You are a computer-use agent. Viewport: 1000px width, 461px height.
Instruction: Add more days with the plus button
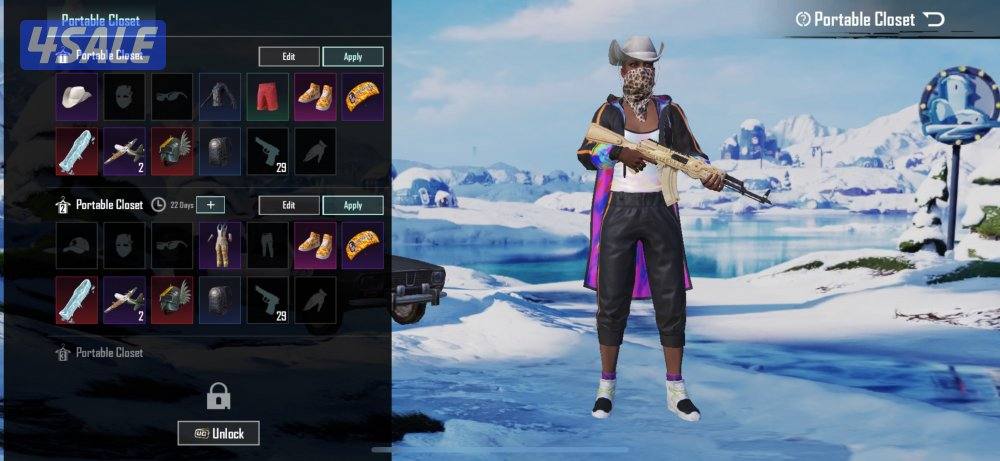click(210, 205)
